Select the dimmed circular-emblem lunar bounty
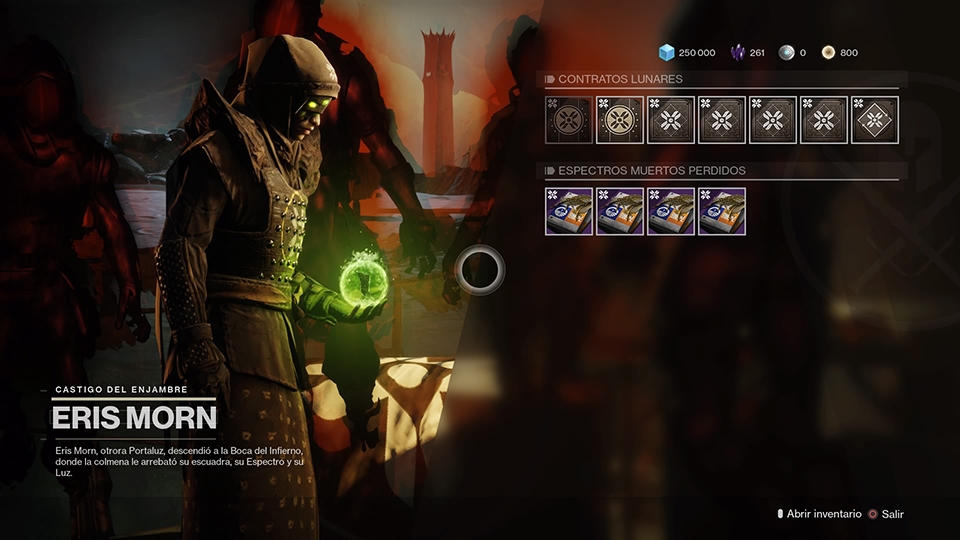The image size is (960, 540). click(569, 120)
